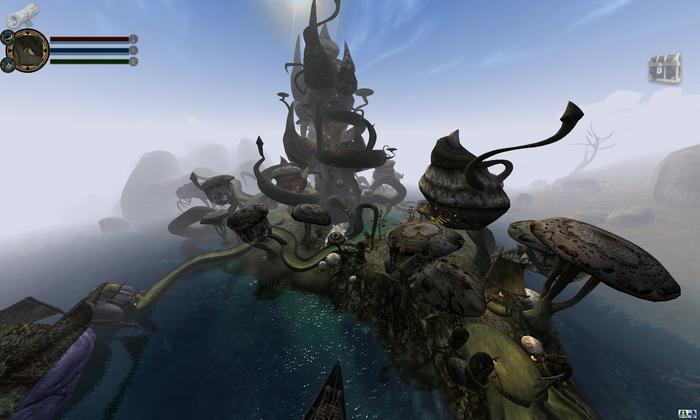
Task: Open the treasure chest icon
Action: click(663, 68)
